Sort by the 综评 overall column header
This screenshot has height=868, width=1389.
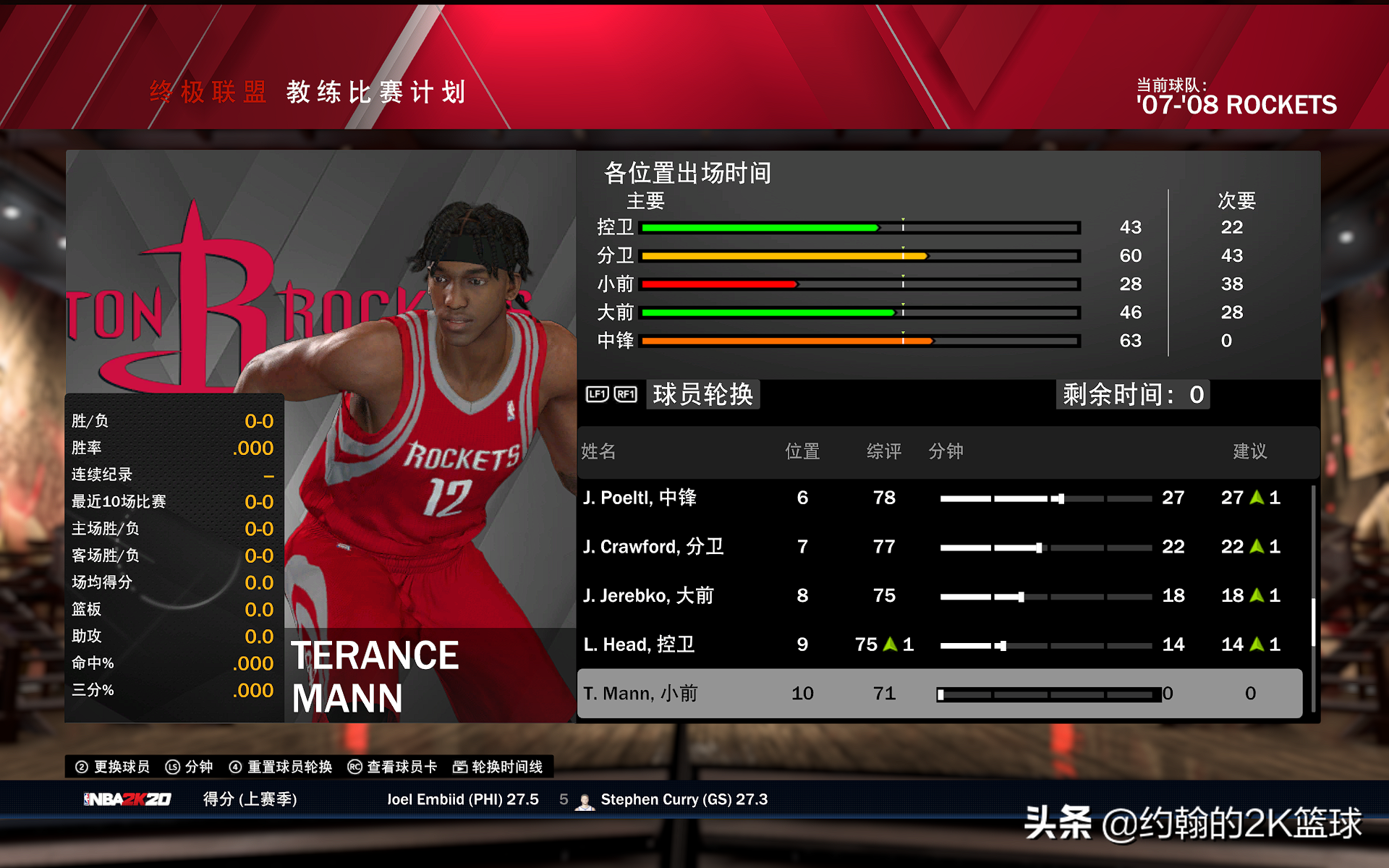883,451
